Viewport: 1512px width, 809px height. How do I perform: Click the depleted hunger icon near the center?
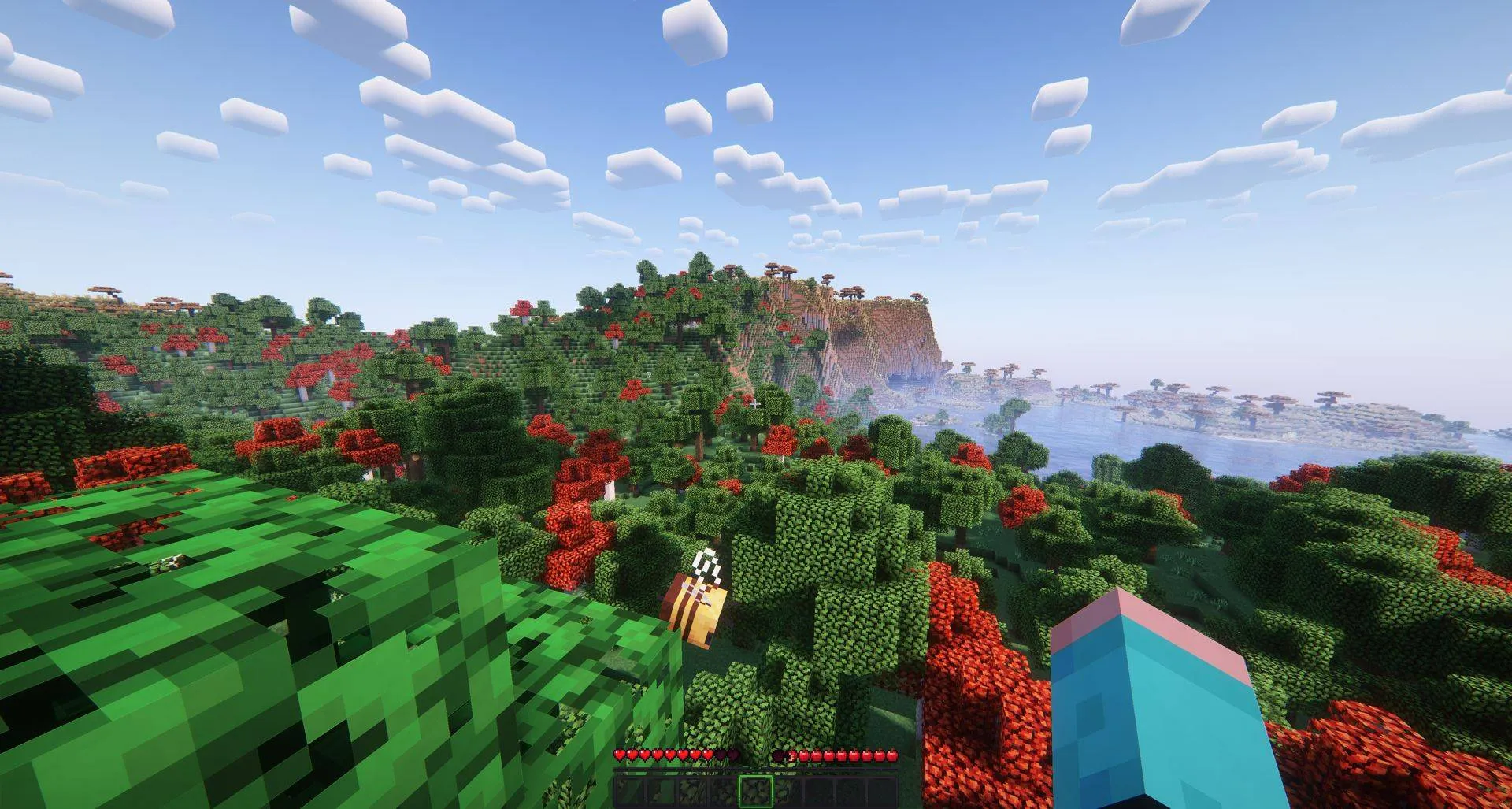(780, 755)
